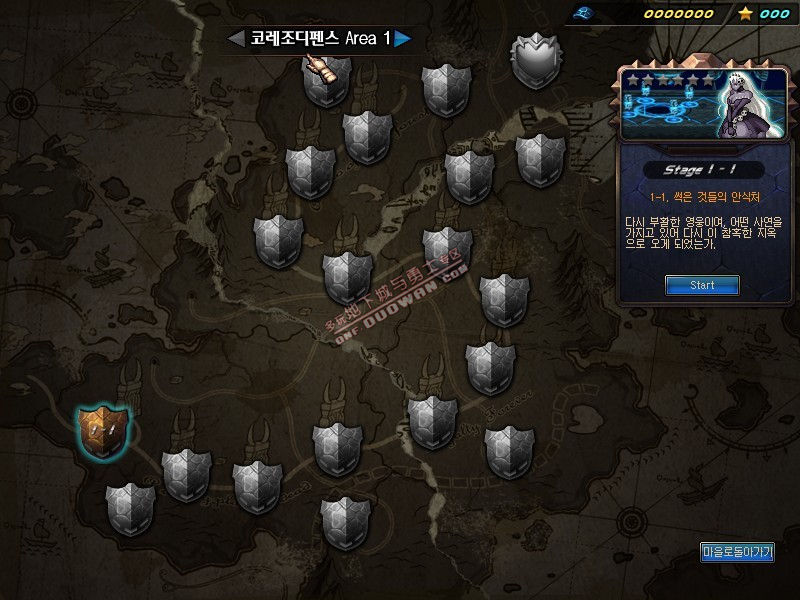Start Stage 1-1
800x600 pixels.
[x=702, y=285]
